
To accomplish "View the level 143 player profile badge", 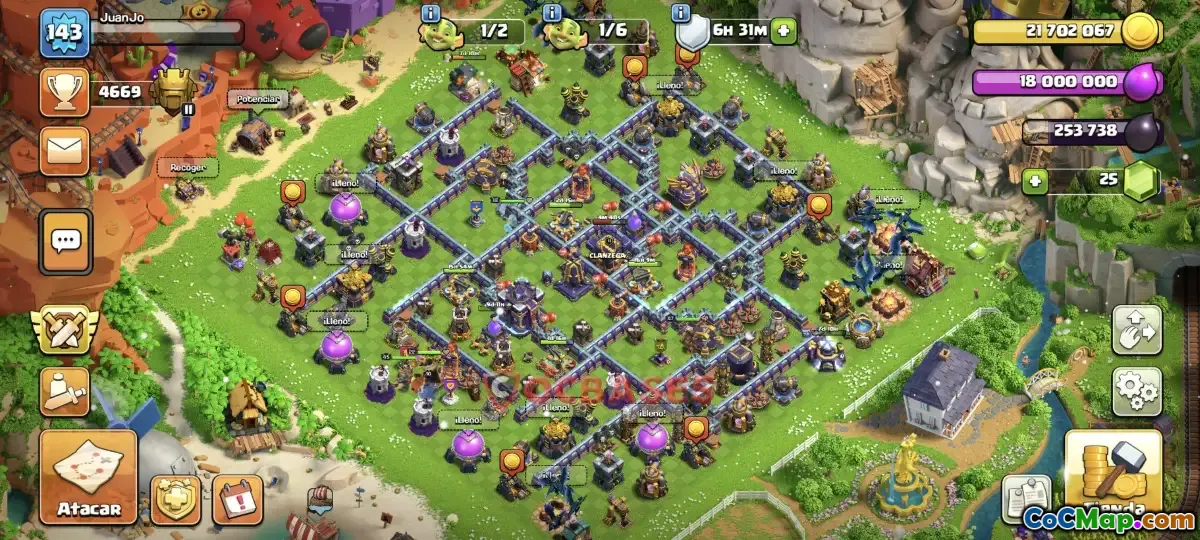I will (64, 34).
